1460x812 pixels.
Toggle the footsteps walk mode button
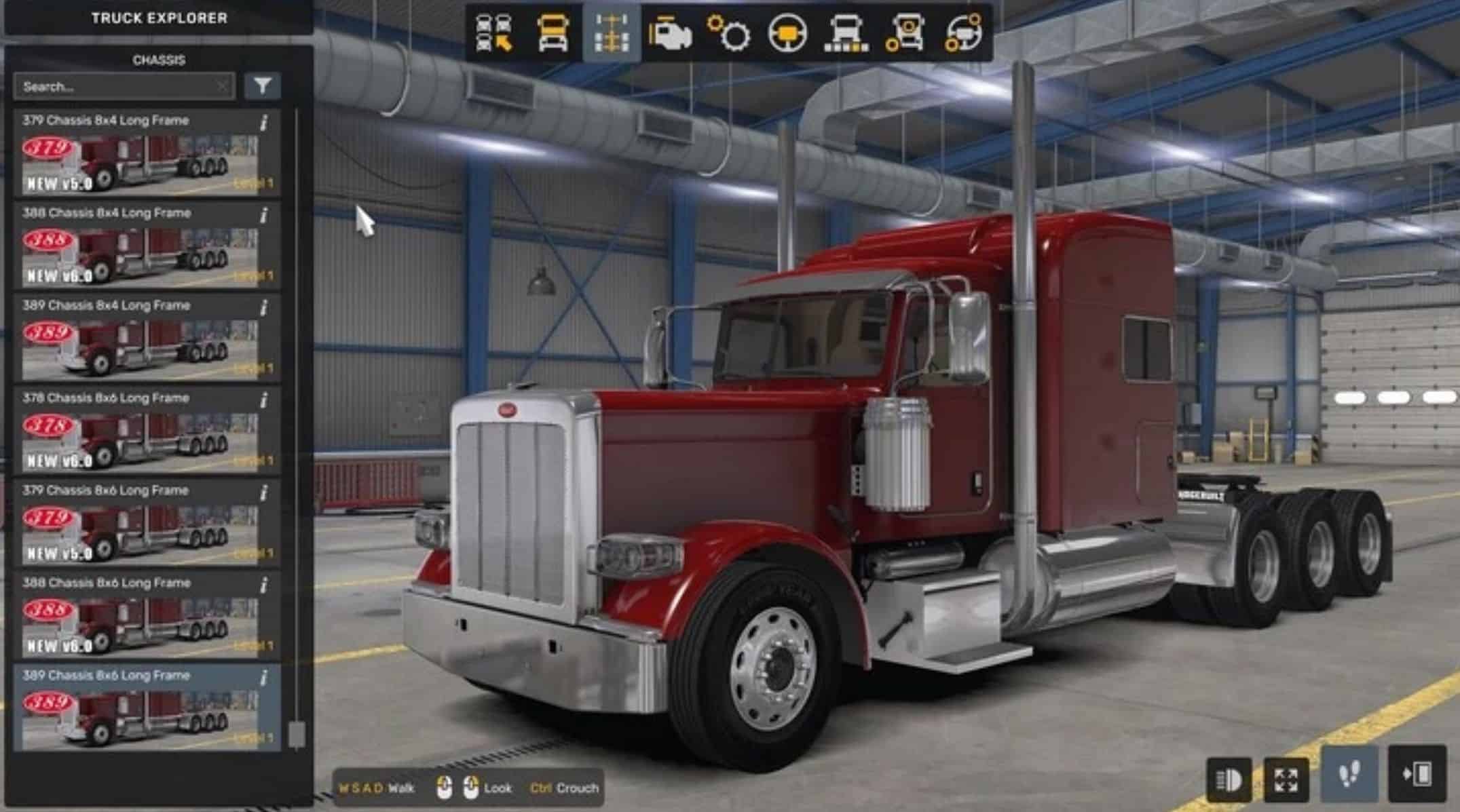pos(1349,774)
